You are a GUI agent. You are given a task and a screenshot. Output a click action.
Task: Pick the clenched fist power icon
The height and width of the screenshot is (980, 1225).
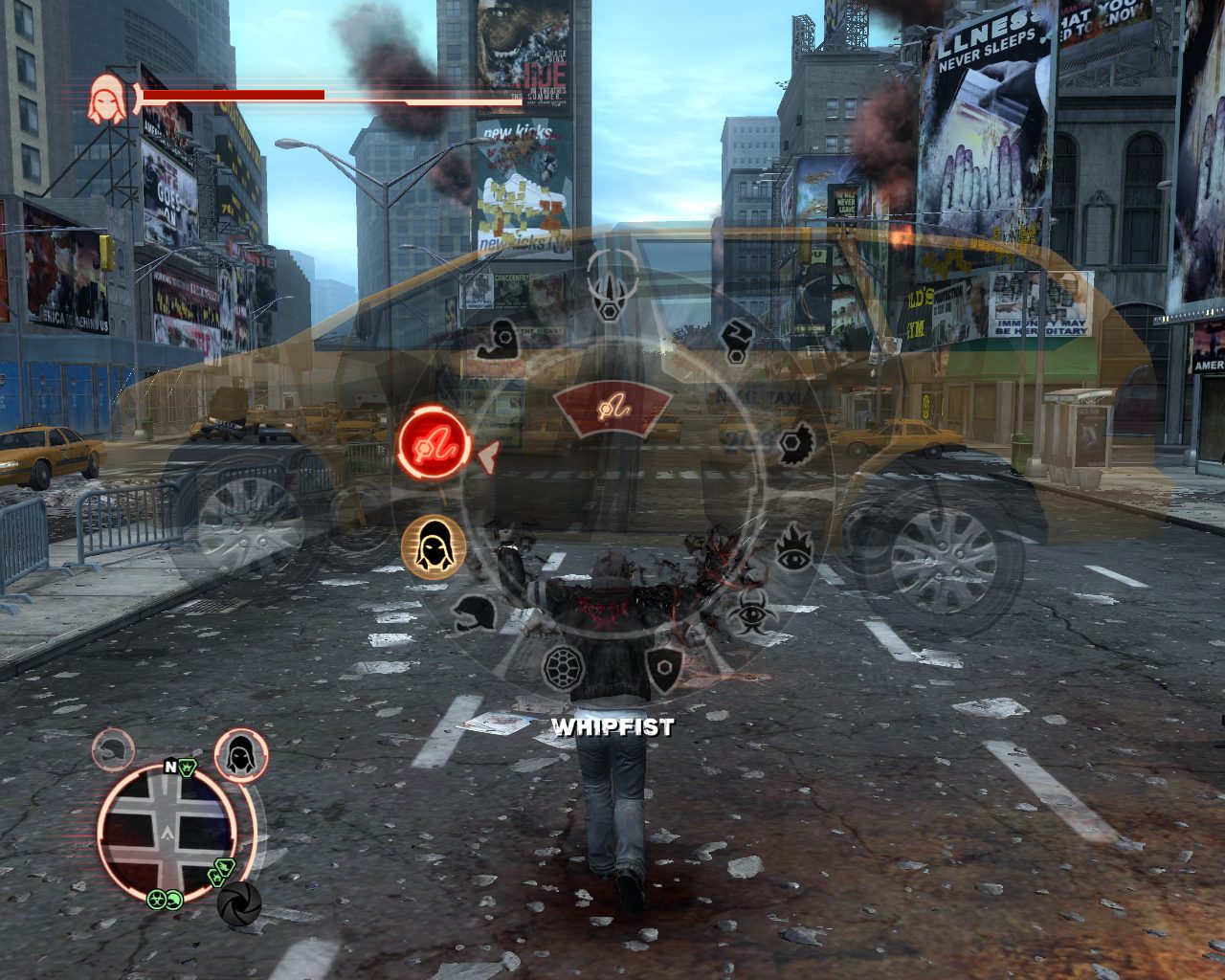[x=735, y=342]
